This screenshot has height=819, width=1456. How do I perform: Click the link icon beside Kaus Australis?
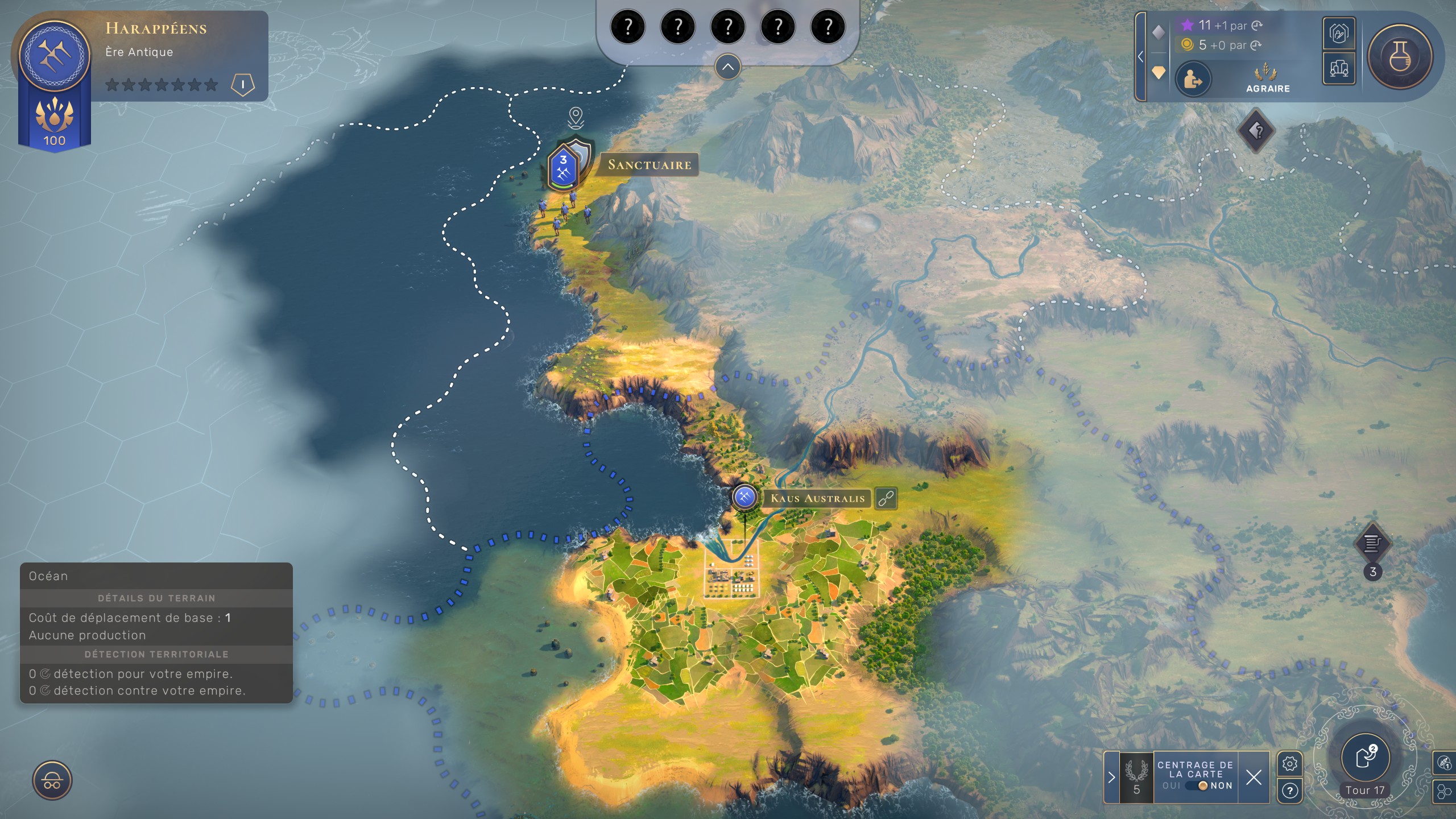coord(886,498)
